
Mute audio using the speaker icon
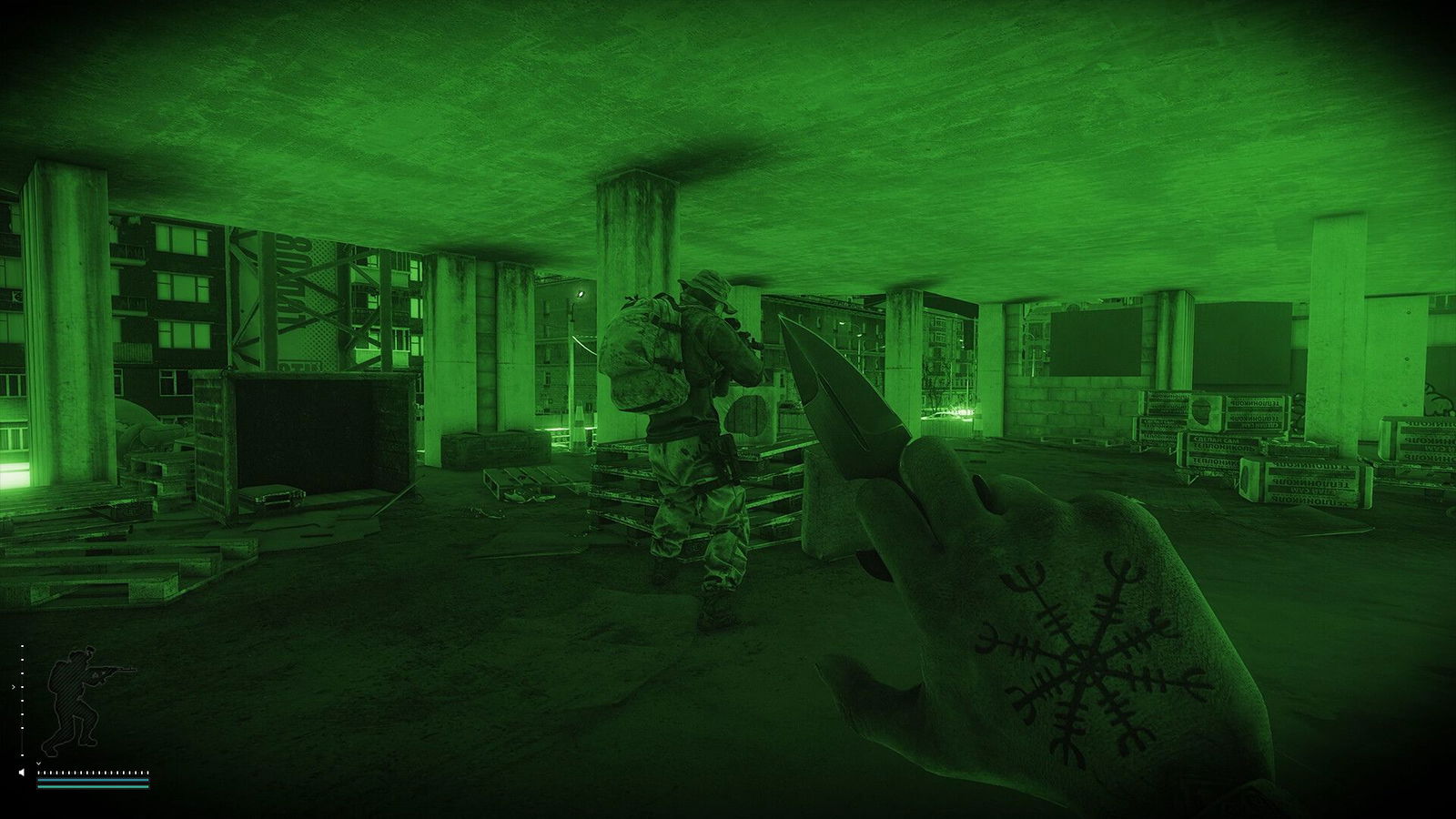22,772
